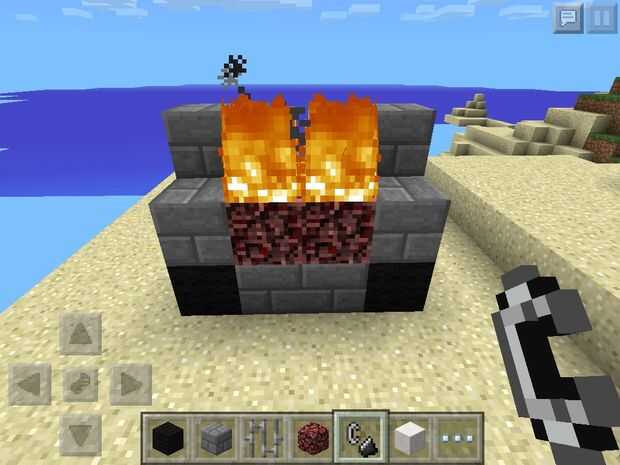This screenshot has height=465, width=620.
Task: Select the black block hotbar slot
Action: (x=166, y=438)
